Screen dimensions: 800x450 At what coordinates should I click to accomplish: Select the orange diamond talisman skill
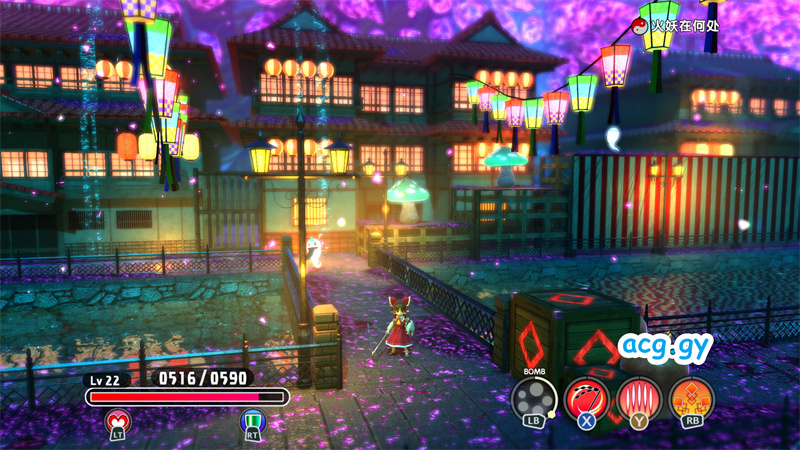(691, 397)
